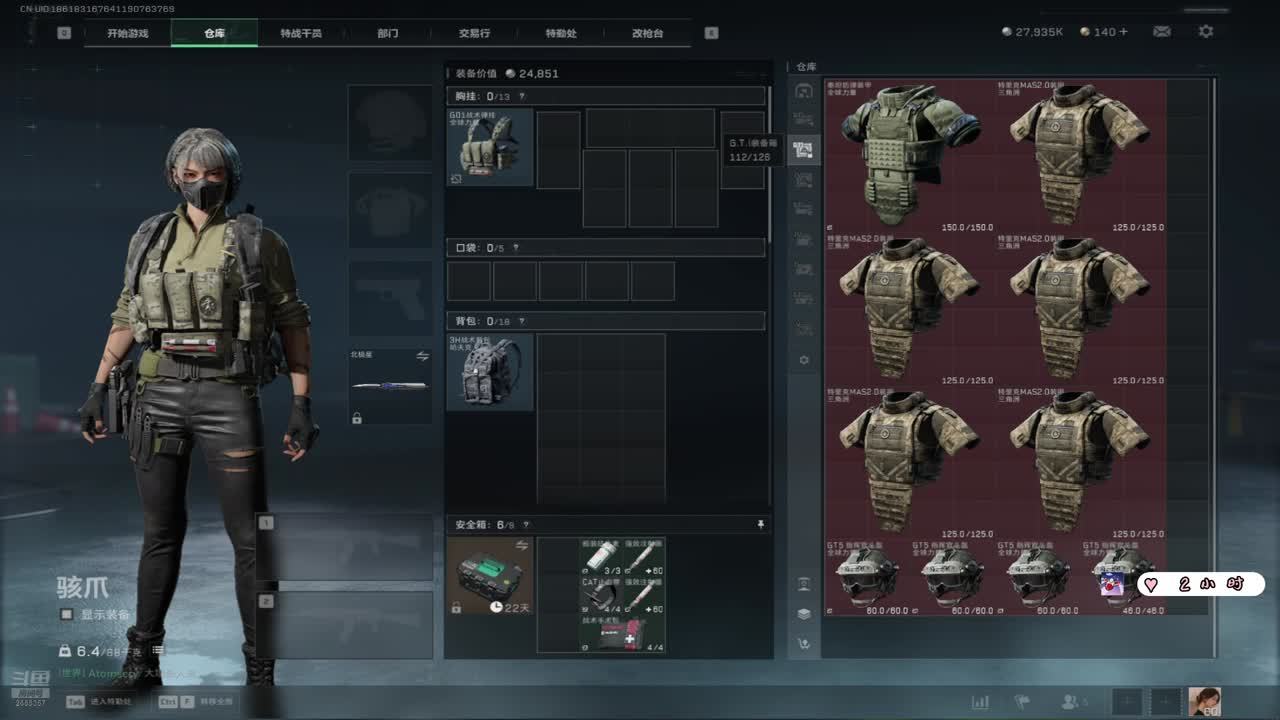Screen dimensions: 1280x720
Task: Open the 交易行 trading tab
Action: point(474,33)
